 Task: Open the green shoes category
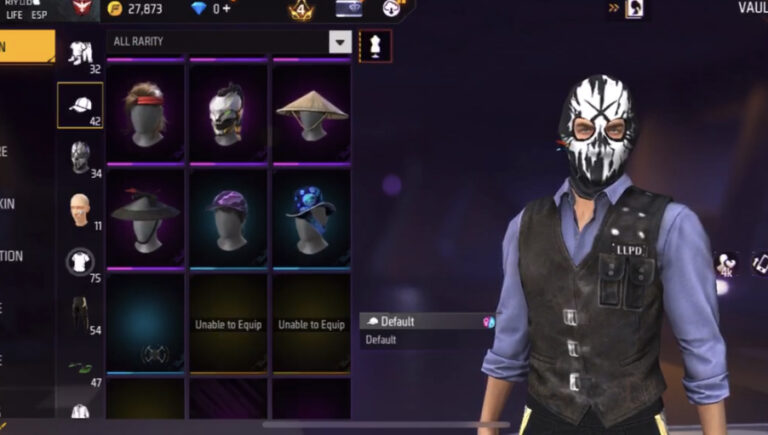click(x=80, y=367)
